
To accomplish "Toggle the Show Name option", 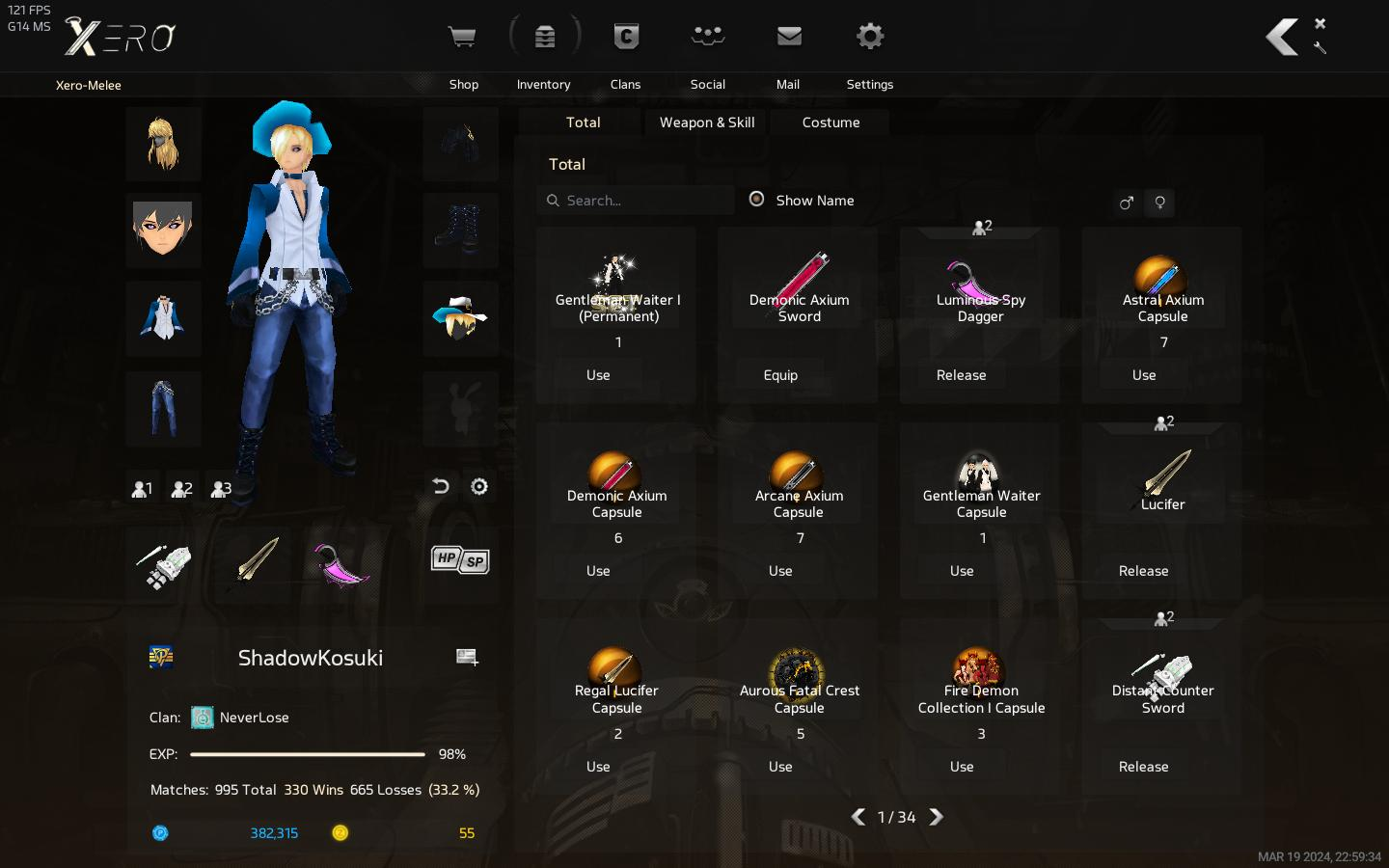I will pos(757,200).
